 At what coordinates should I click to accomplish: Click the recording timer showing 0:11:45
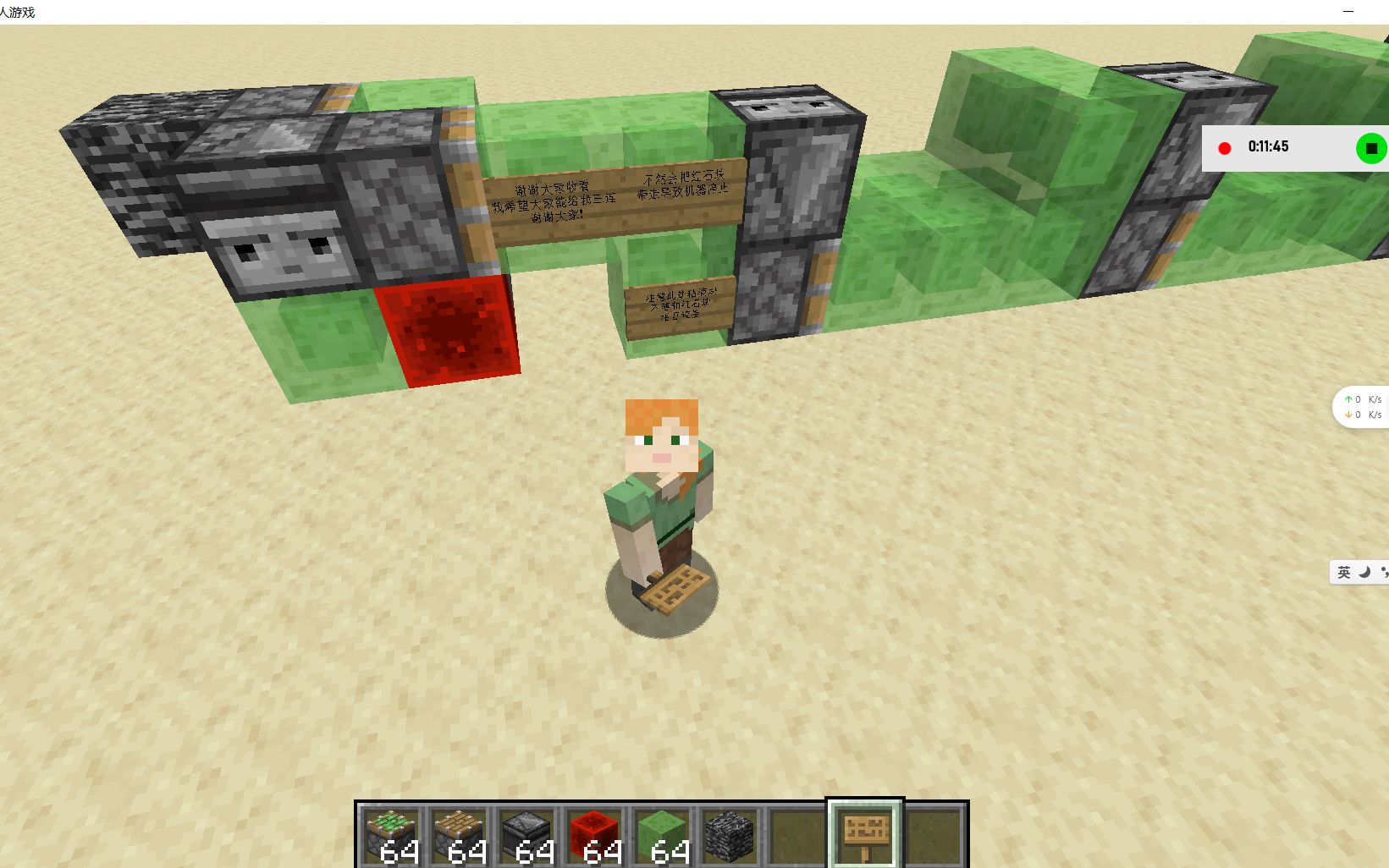point(1268,146)
